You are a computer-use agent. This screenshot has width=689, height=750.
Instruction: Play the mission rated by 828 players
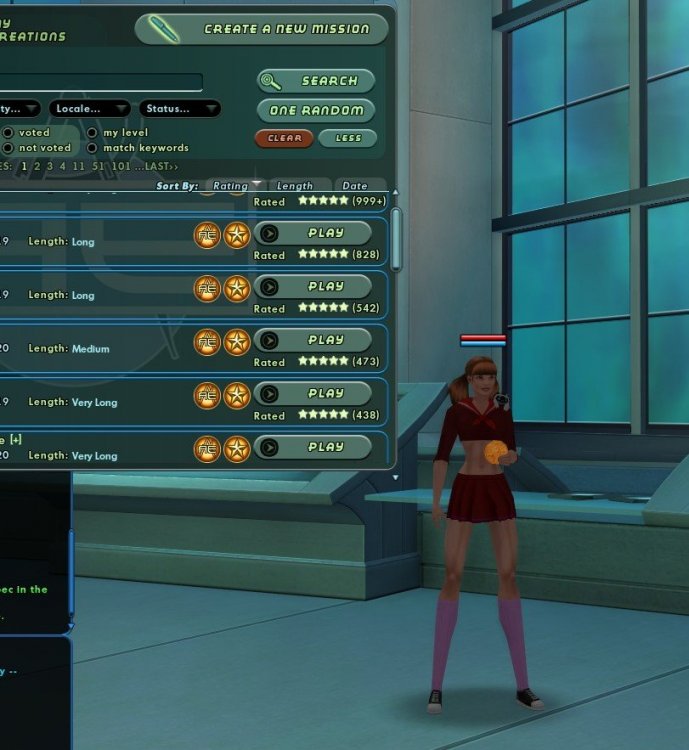(x=313, y=233)
